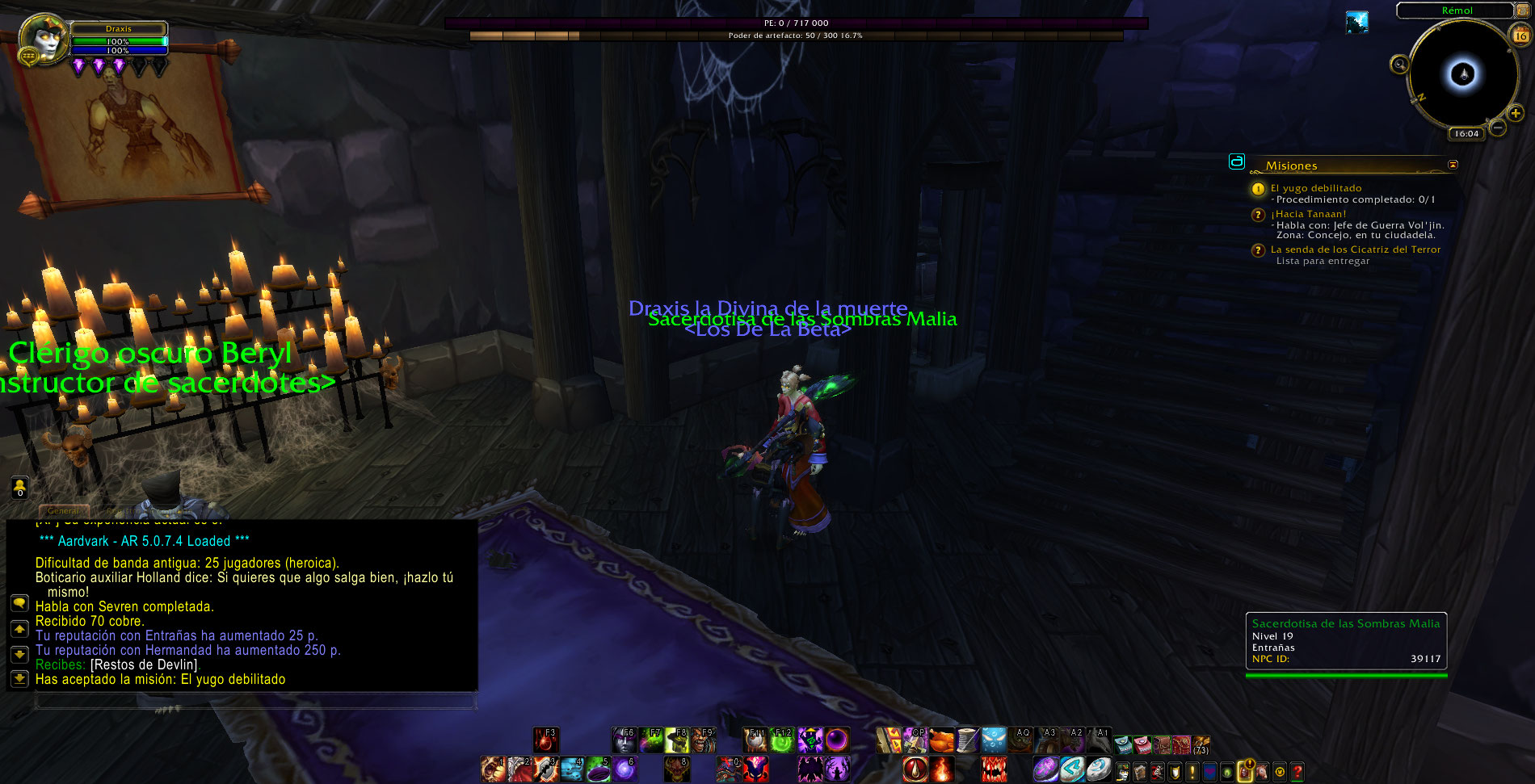Open the calendar button showing 16
The image size is (1535, 784).
tap(1520, 35)
